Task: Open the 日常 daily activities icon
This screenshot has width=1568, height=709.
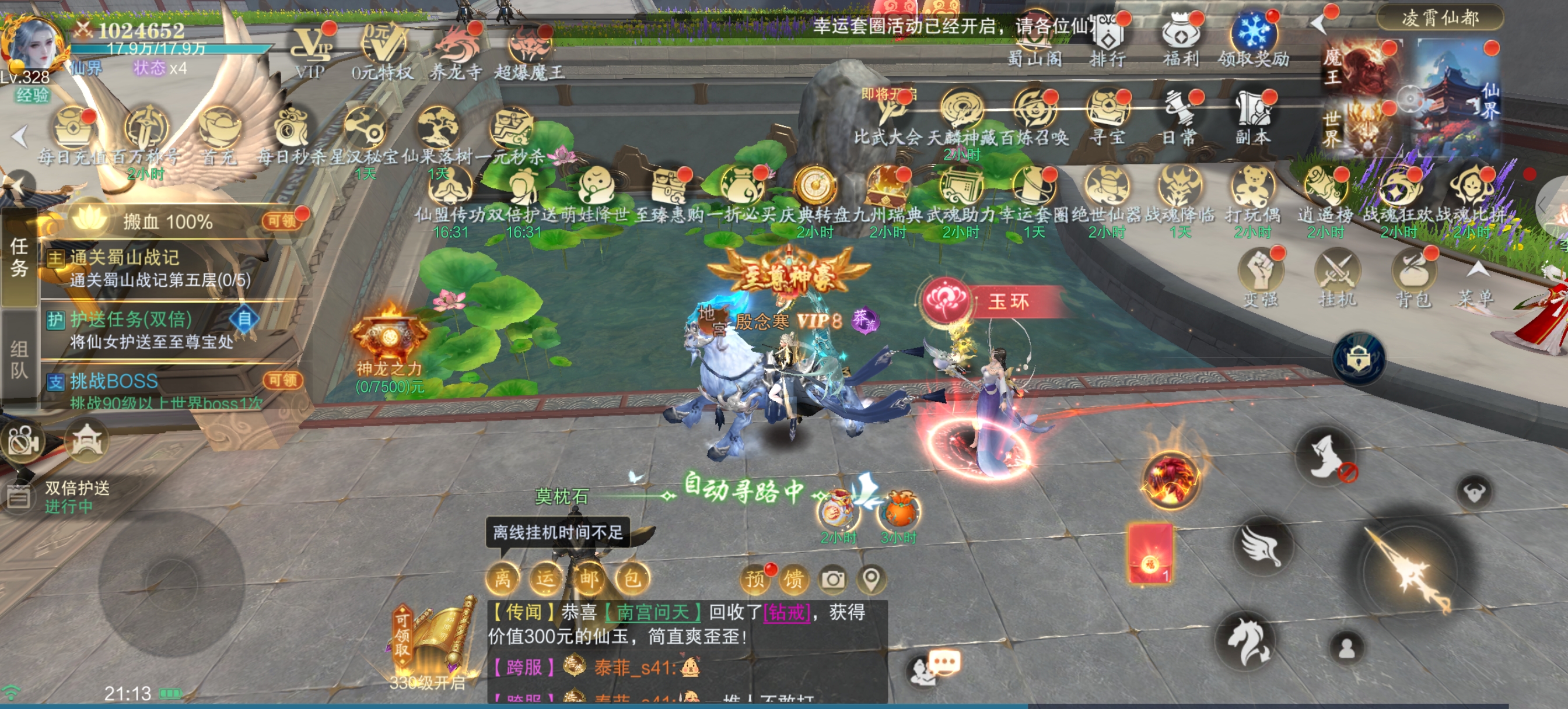Action: point(1179,113)
